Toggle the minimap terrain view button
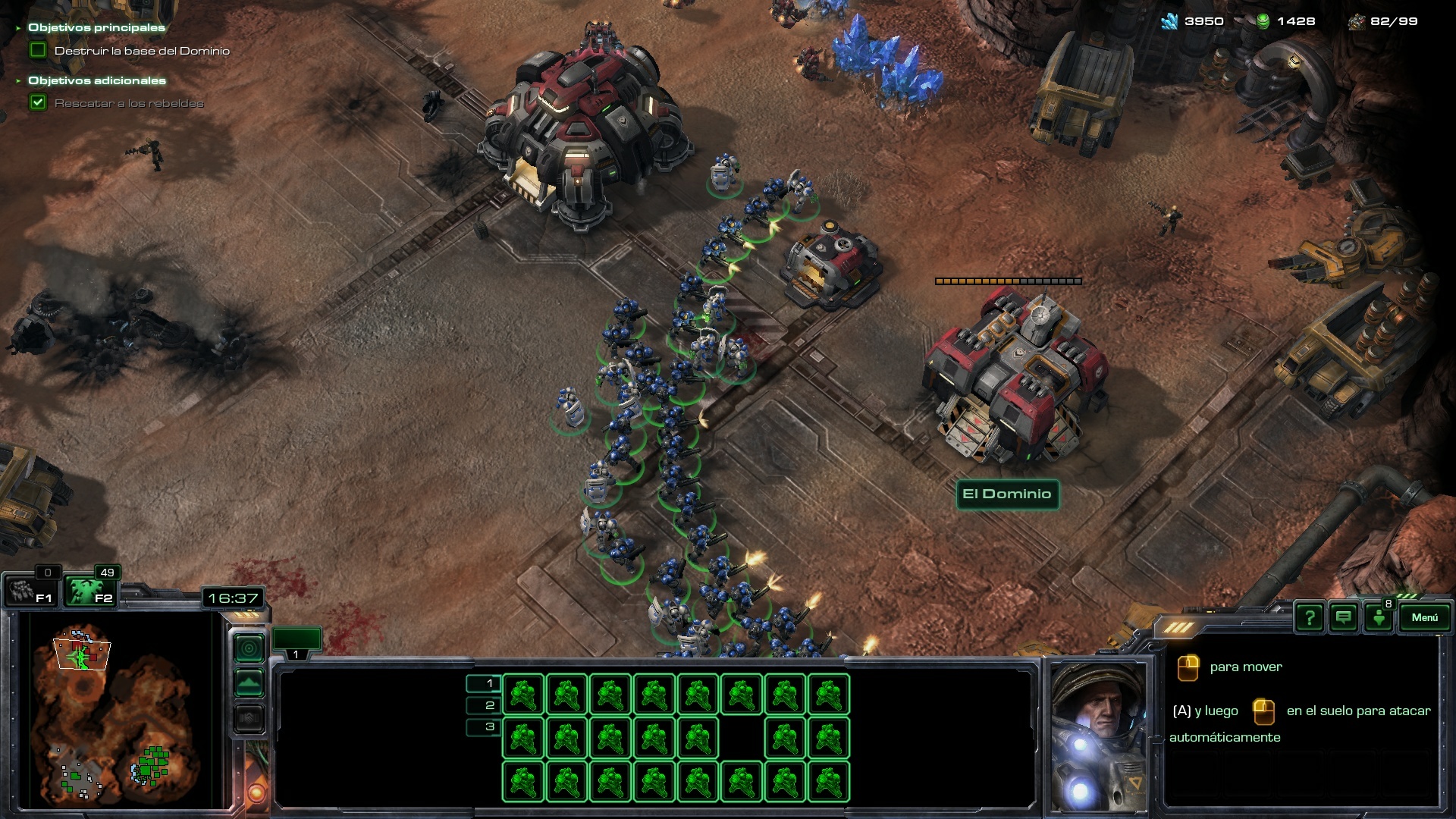 click(249, 683)
